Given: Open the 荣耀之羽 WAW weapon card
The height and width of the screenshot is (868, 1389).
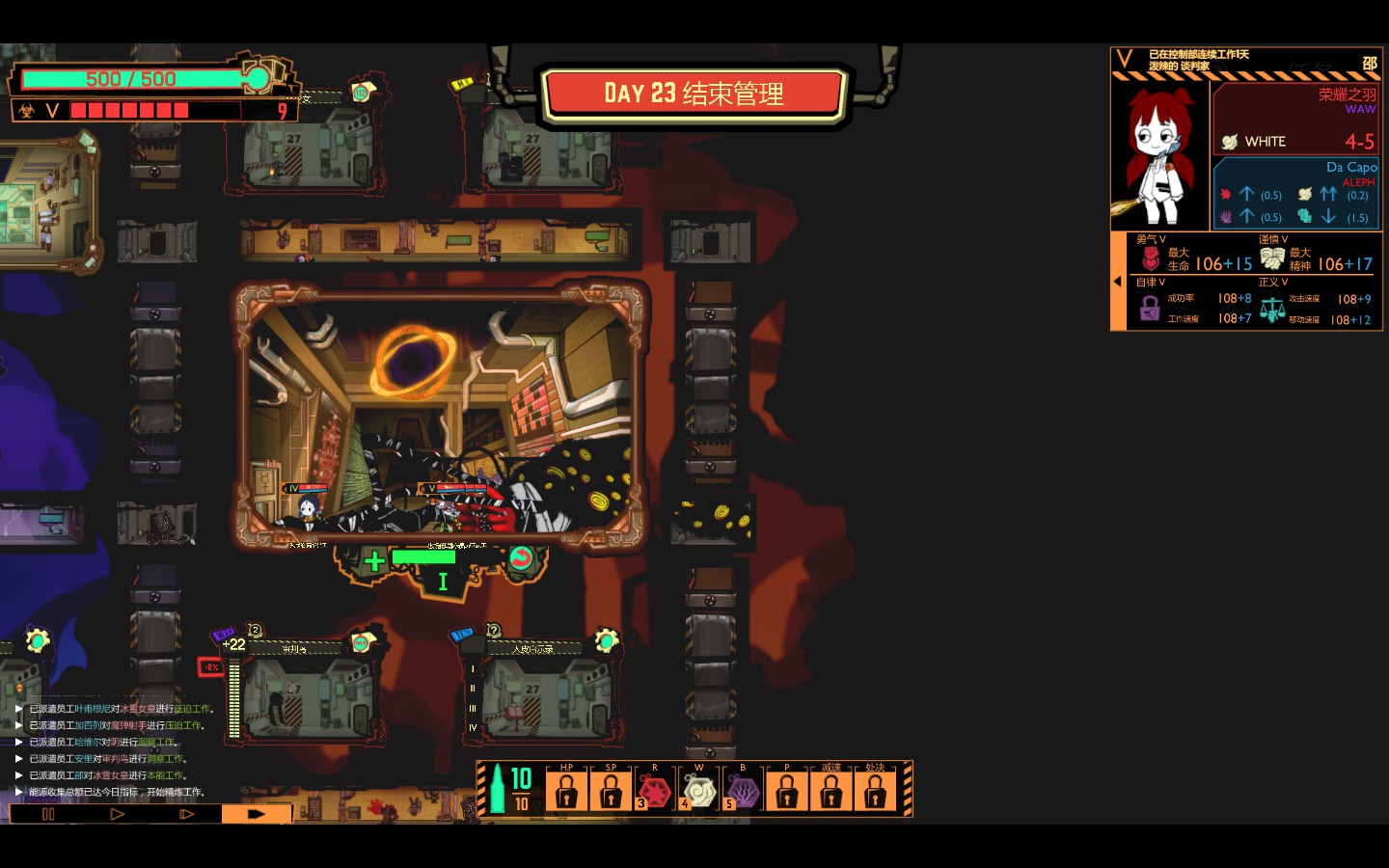Looking at the screenshot, I should click(x=1294, y=118).
